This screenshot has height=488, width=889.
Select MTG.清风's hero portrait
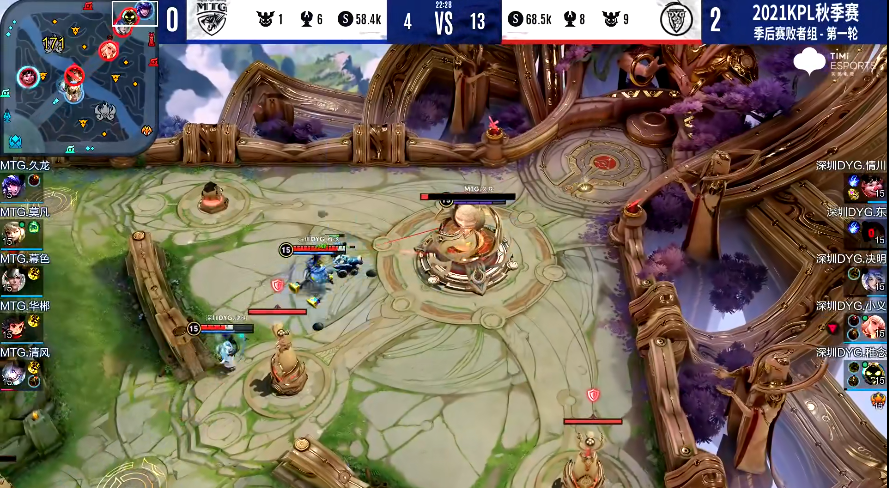[x=12, y=375]
